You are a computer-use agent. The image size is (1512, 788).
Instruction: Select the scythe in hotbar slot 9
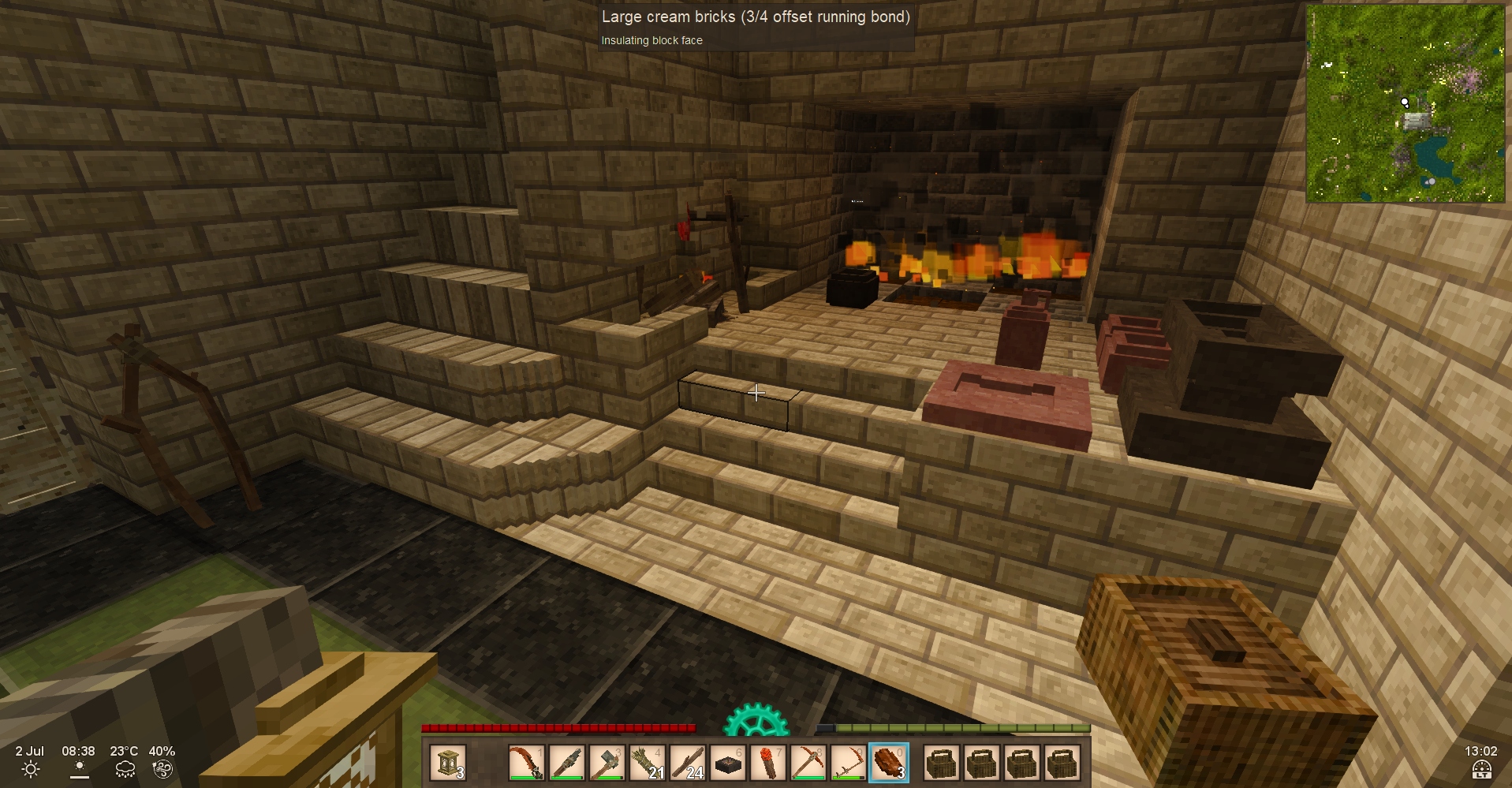coord(849,763)
